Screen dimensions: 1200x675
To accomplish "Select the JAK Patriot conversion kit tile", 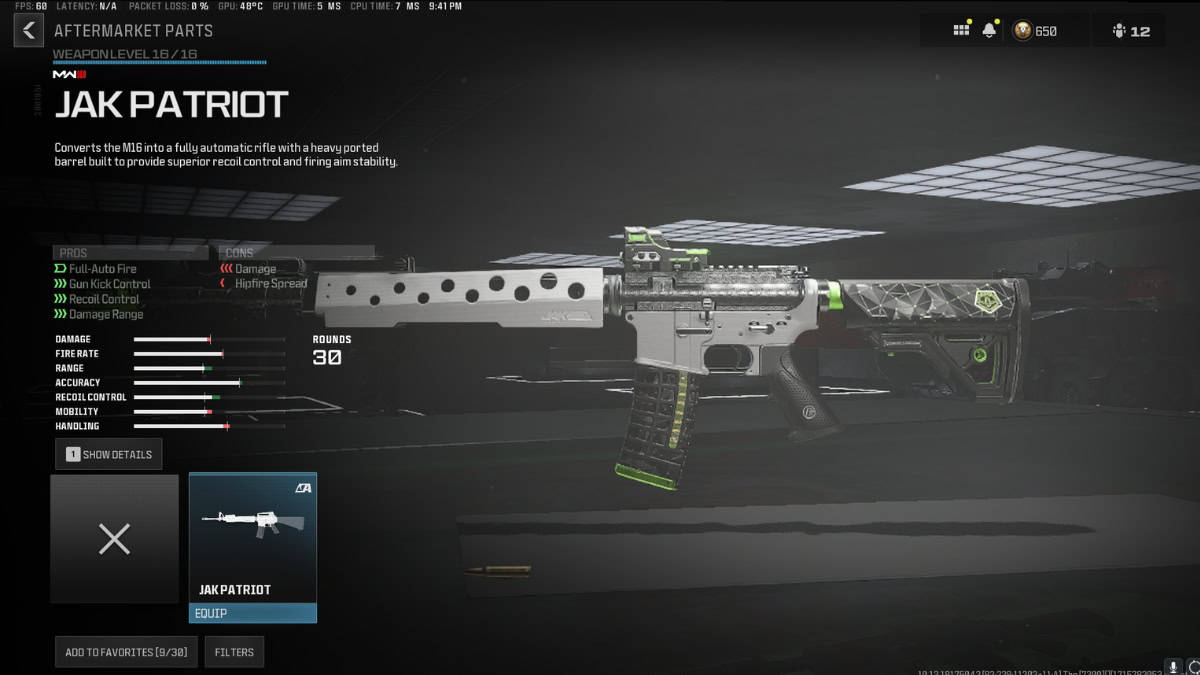I will tap(252, 538).
